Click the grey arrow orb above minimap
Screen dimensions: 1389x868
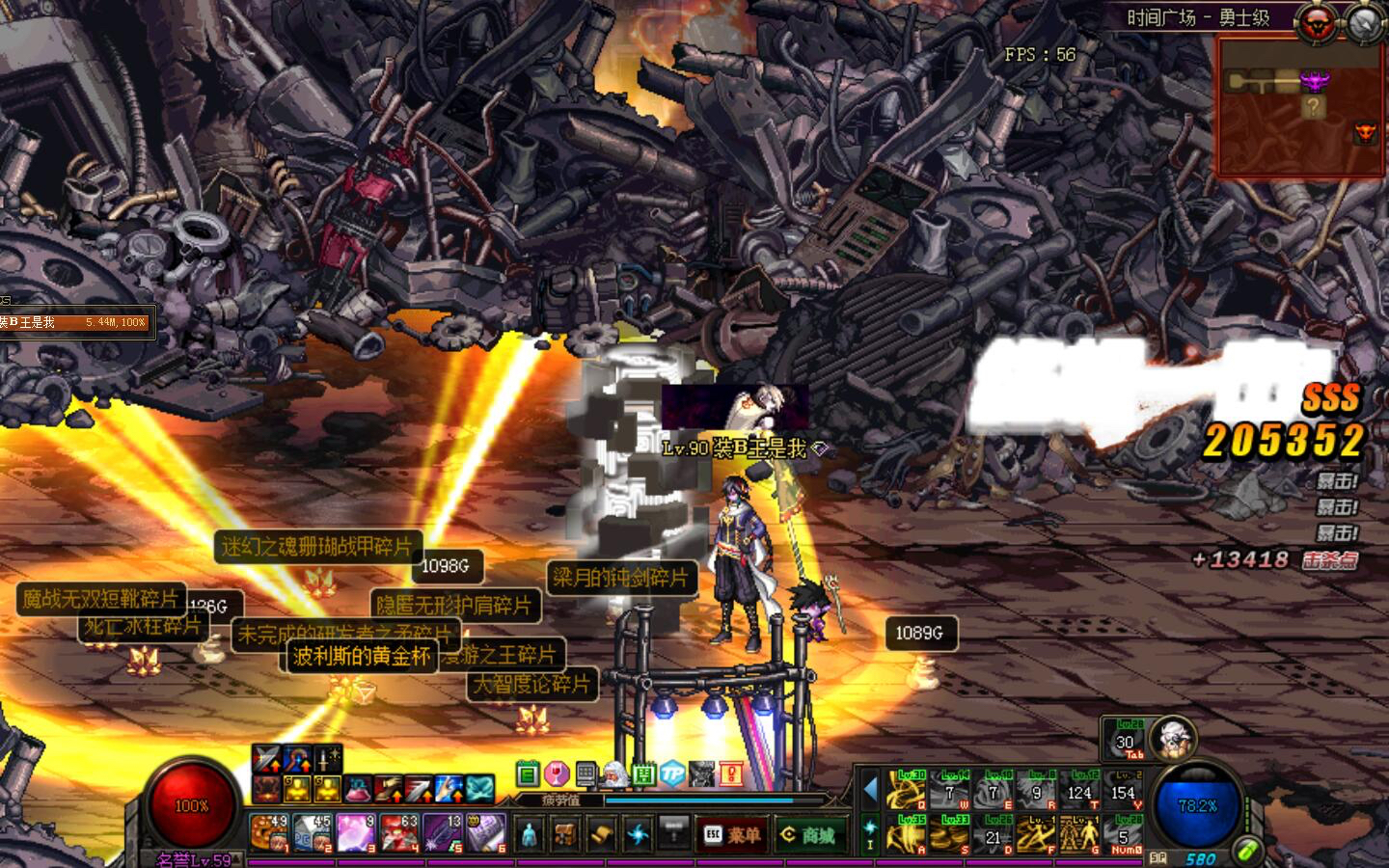[x=1363, y=24]
